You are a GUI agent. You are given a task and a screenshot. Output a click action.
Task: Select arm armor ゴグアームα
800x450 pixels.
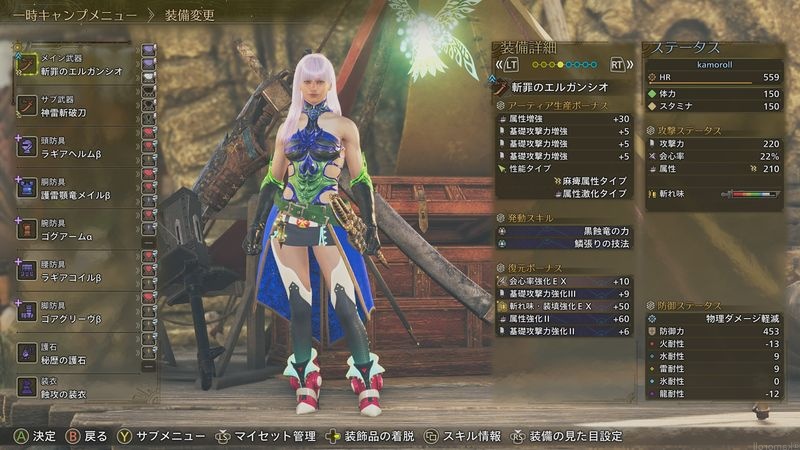pyautogui.click(x=75, y=230)
